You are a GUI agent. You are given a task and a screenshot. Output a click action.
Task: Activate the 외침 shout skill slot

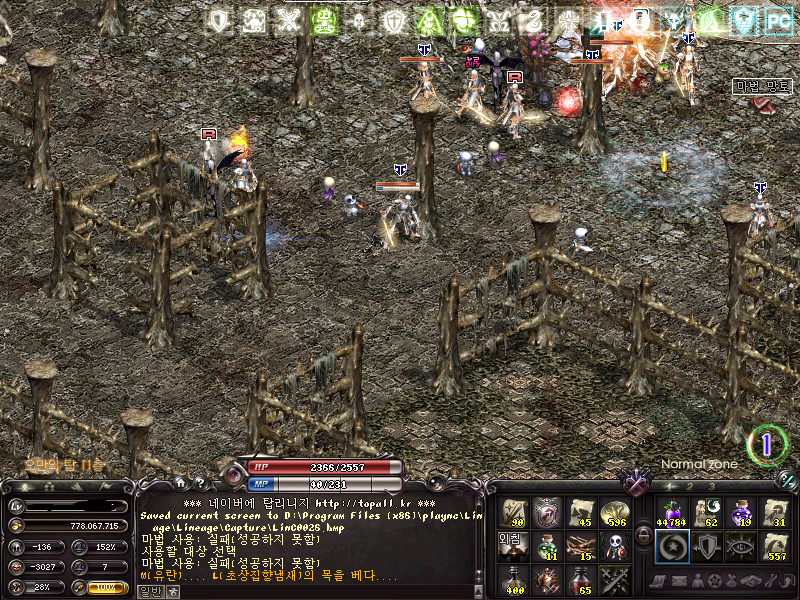click(513, 546)
